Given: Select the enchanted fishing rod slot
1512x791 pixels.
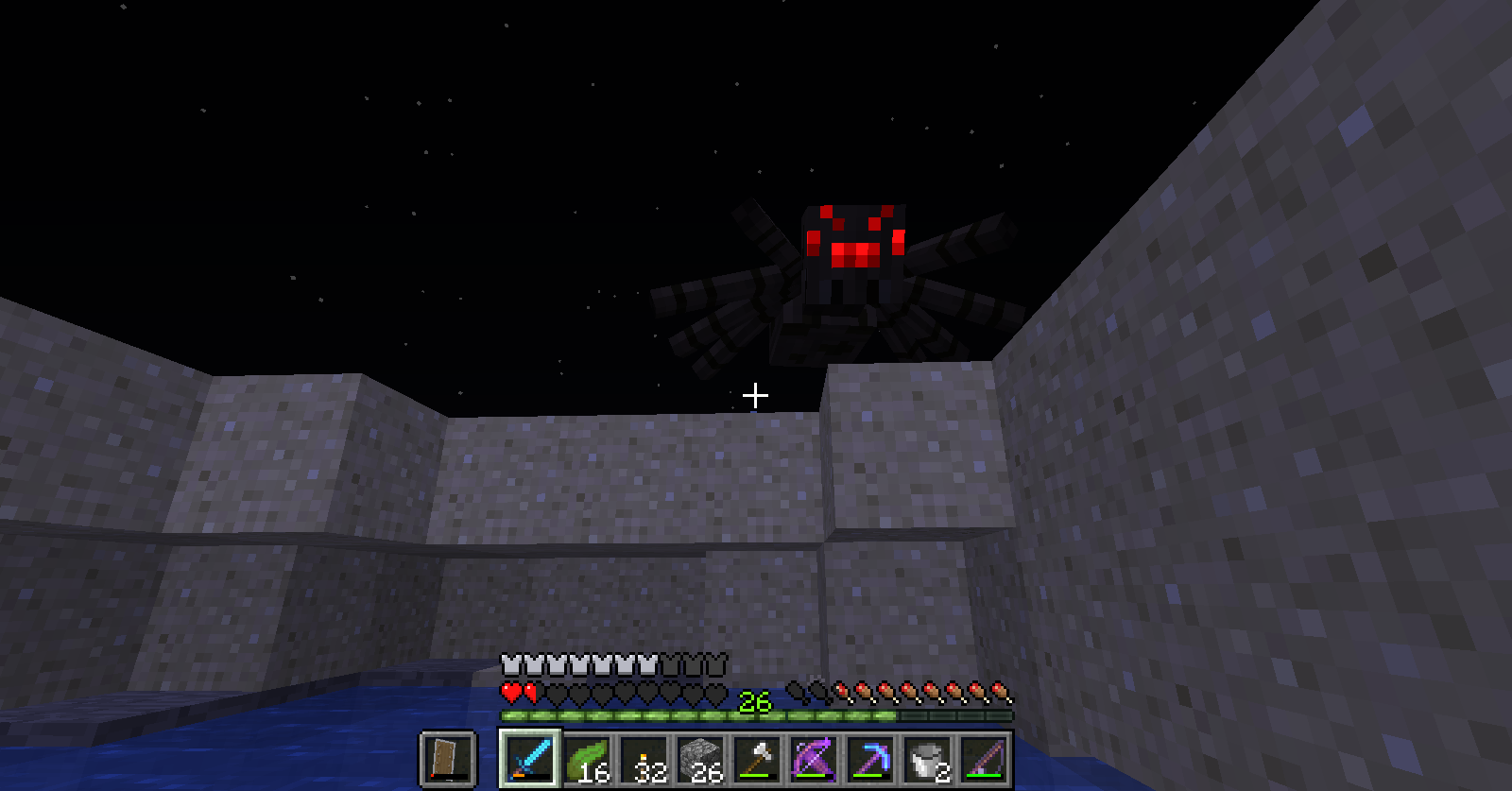Looking at the screenshot, I should coord(984,758).
